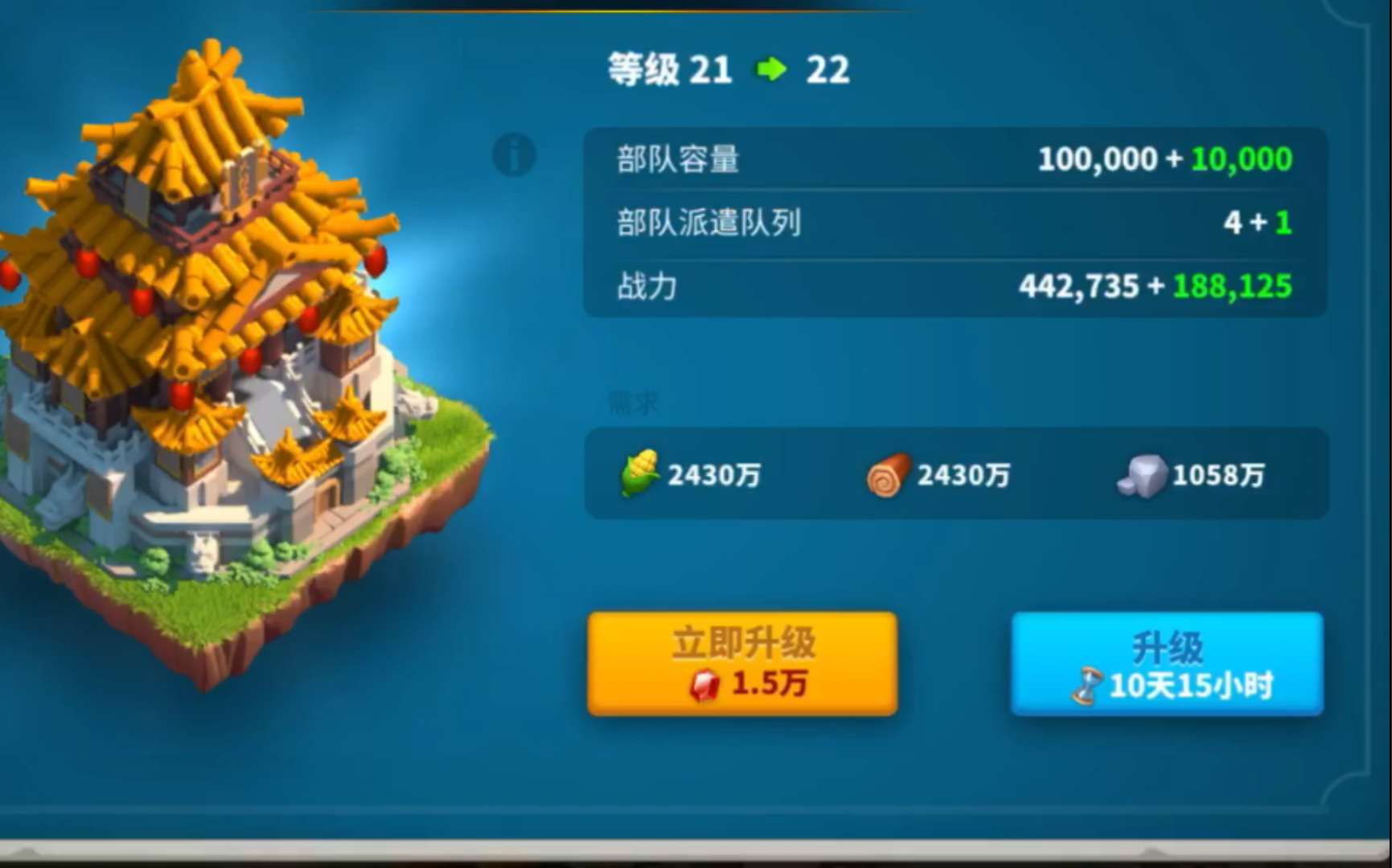
Task: Click the hourglass timer icon
Action: tap(1089, 685)
